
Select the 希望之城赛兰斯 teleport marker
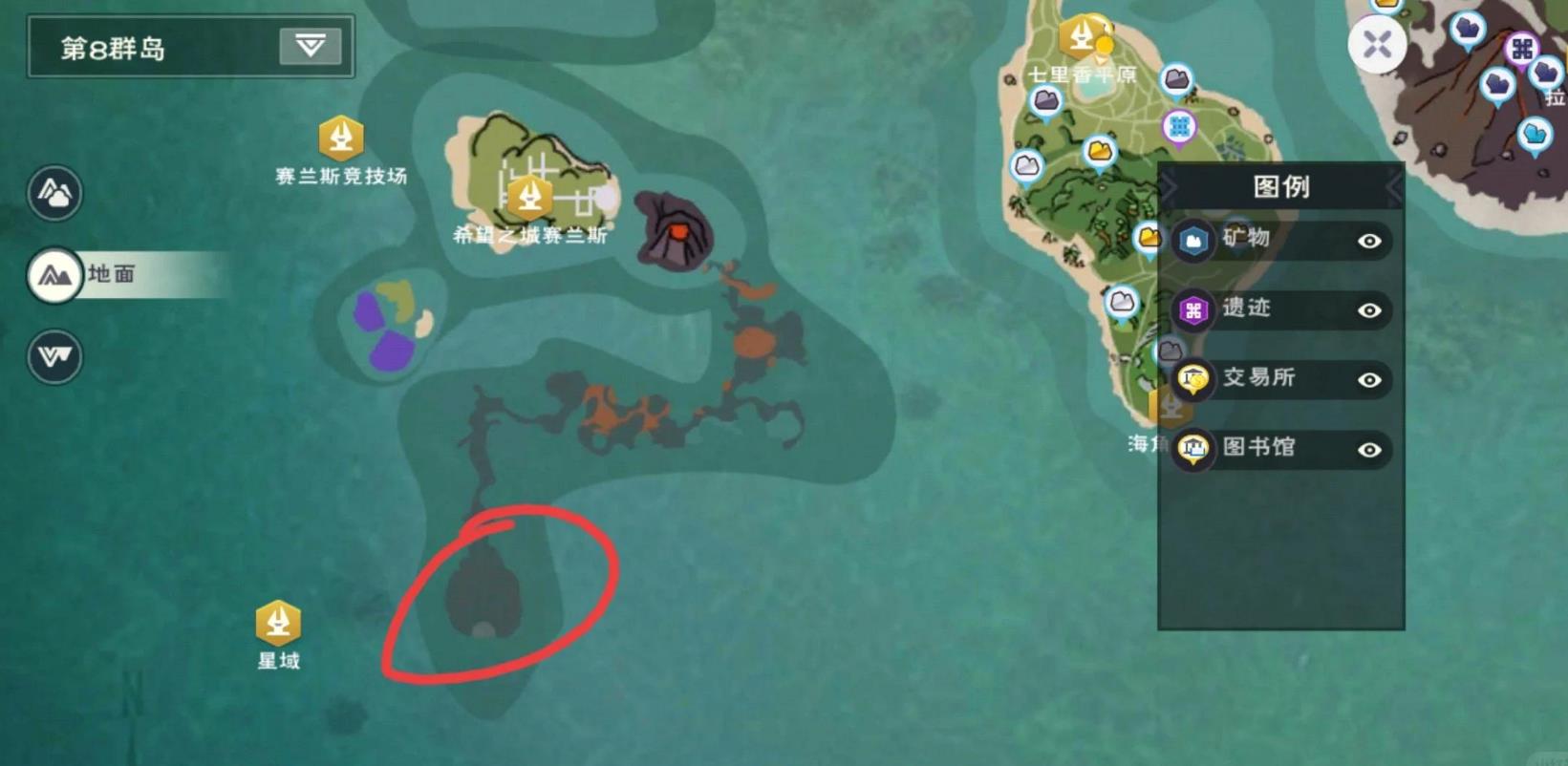528,197
